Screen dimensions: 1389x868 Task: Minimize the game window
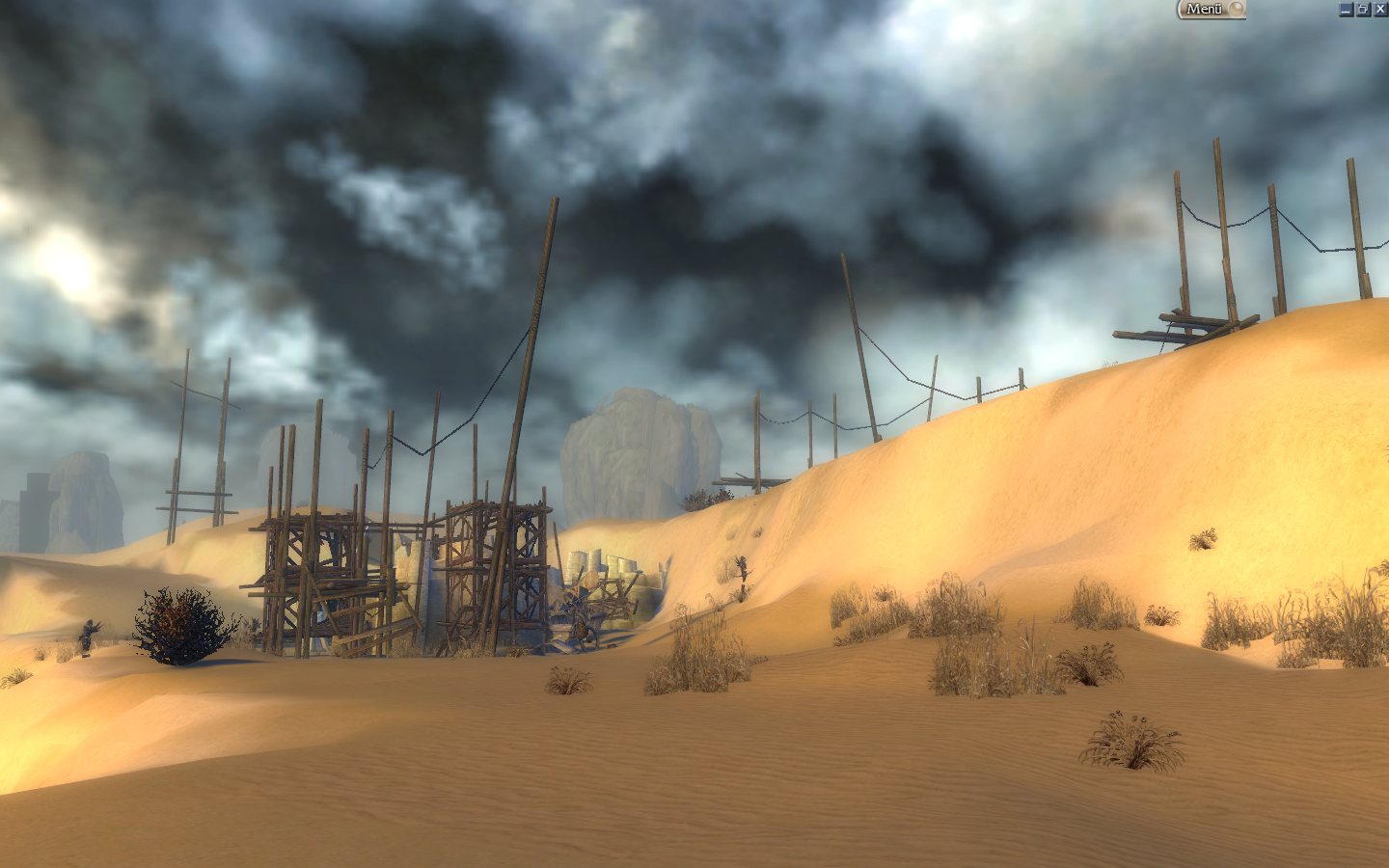(1346, 10)
